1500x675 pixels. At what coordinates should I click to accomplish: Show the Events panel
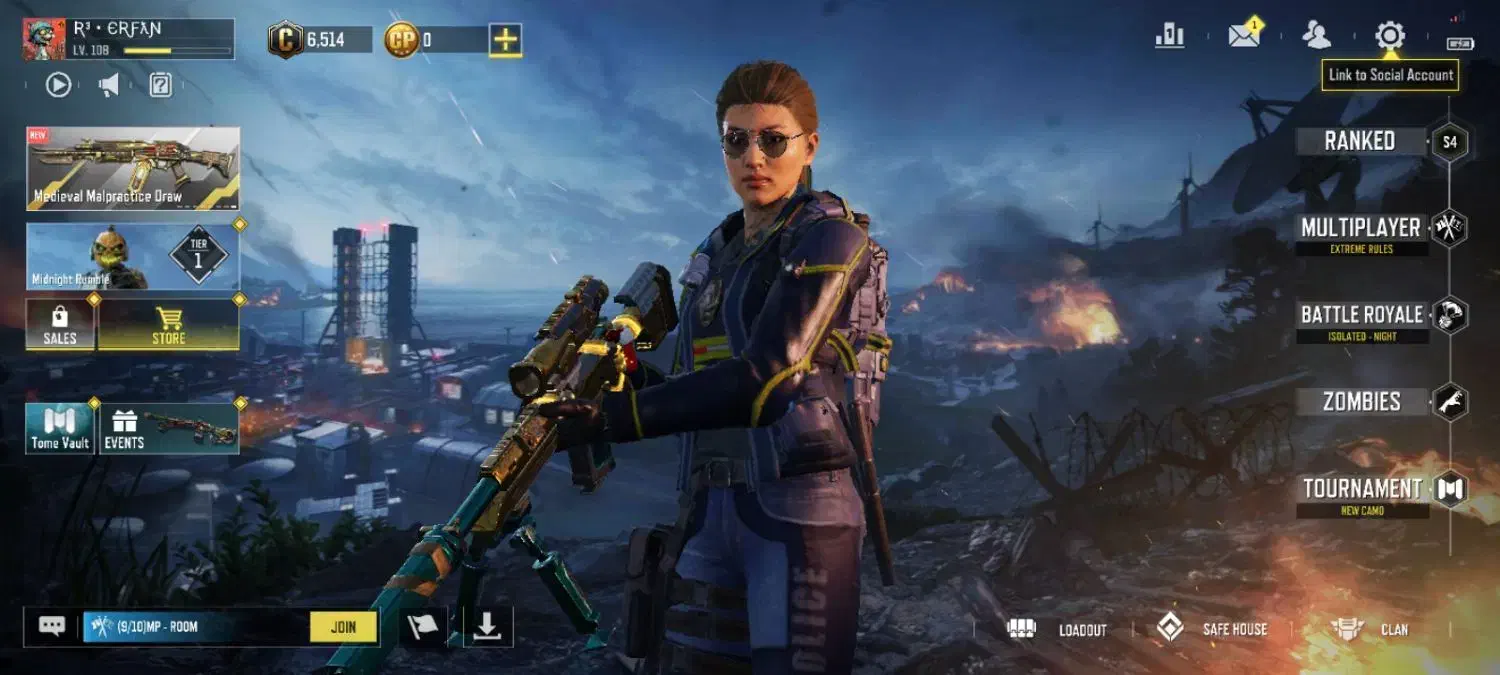tap(168, 429)
